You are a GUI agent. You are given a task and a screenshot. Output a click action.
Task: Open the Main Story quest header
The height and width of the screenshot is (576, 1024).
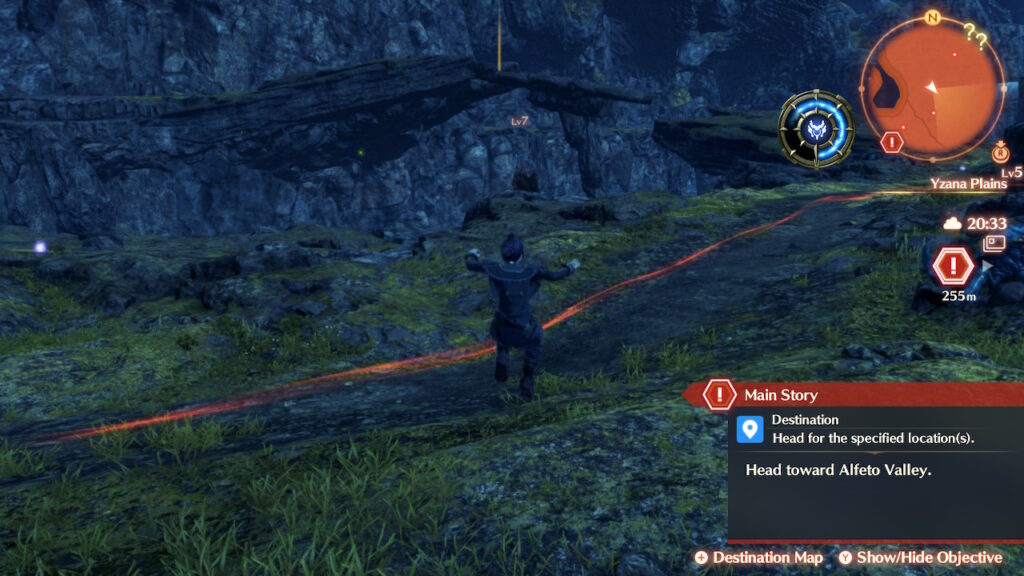(x=780, y=395)
